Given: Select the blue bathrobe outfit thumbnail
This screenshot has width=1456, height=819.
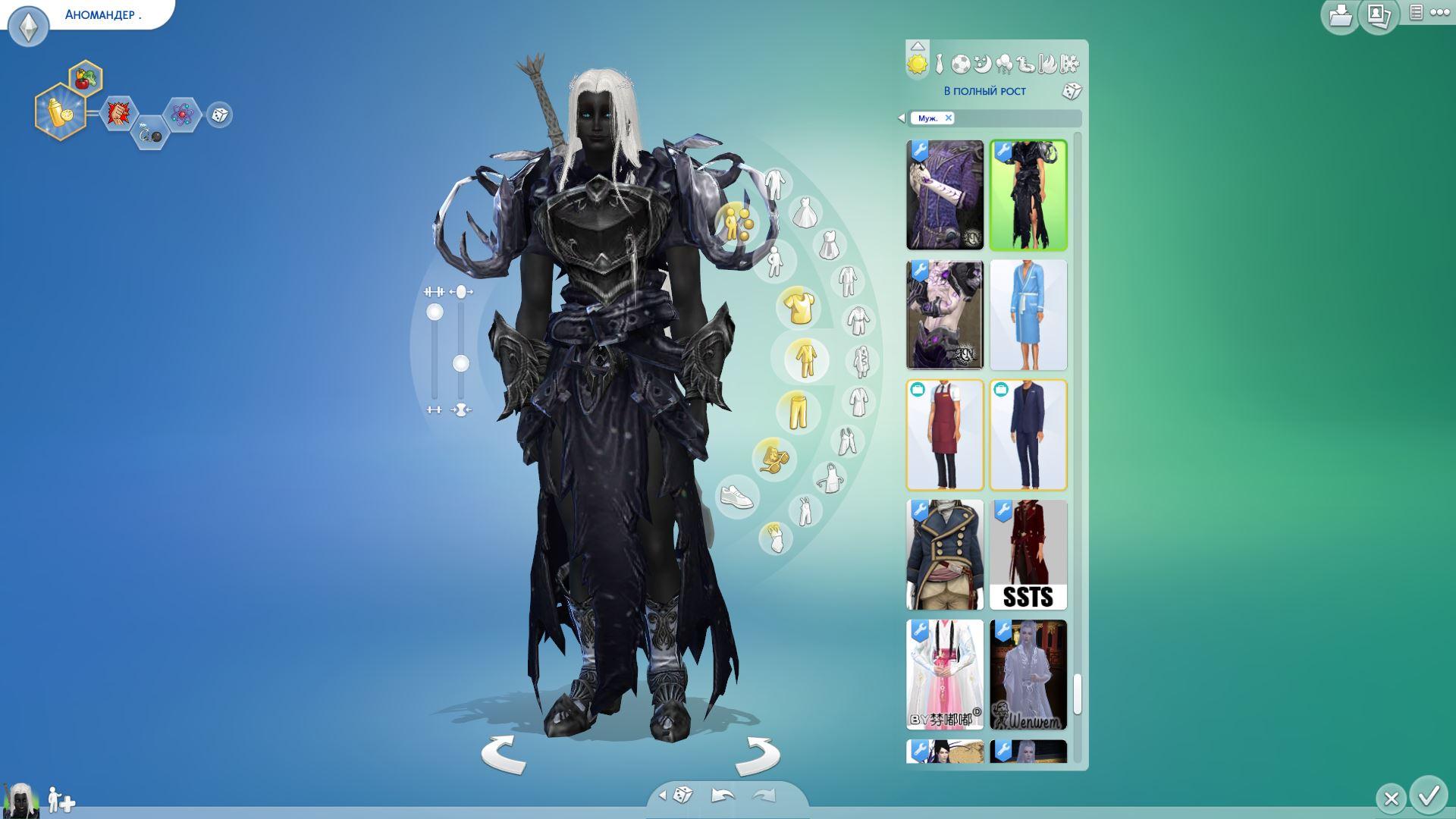Looking at the screenshot, I should (x=1028, y=315).
